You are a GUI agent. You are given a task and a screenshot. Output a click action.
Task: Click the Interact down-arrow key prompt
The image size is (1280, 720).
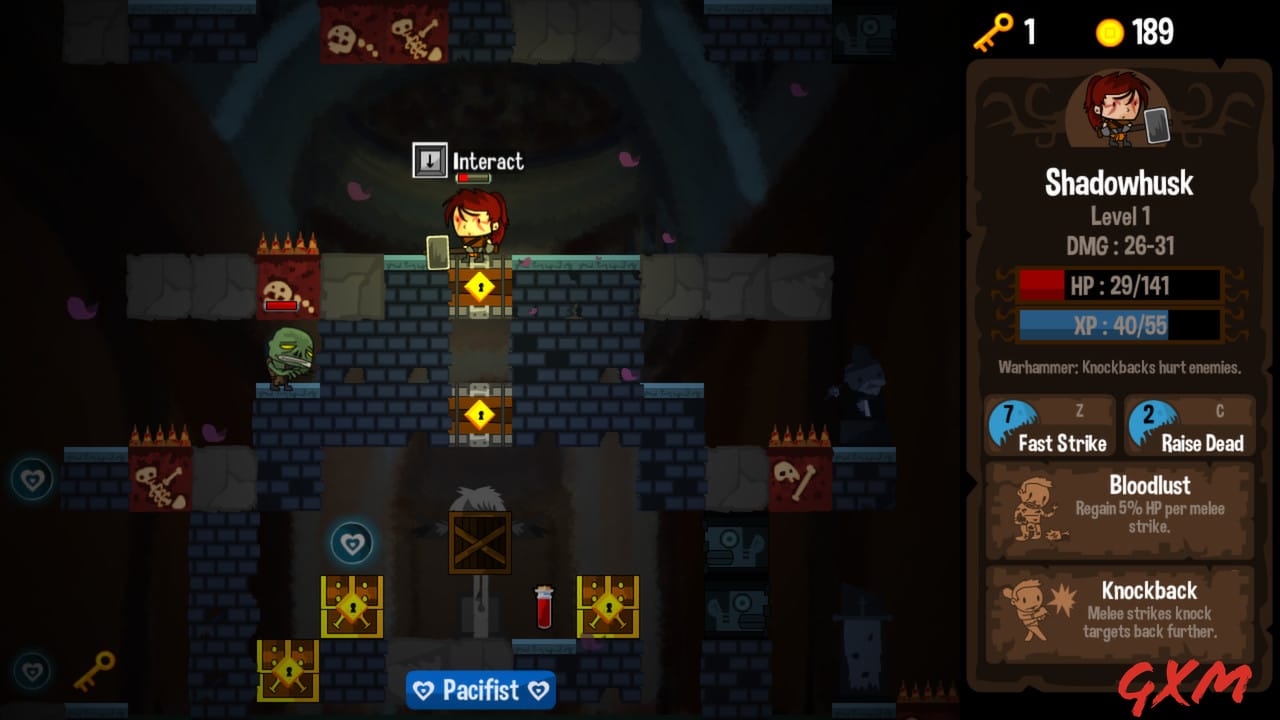pyautogui.click(x=429, y=159)
